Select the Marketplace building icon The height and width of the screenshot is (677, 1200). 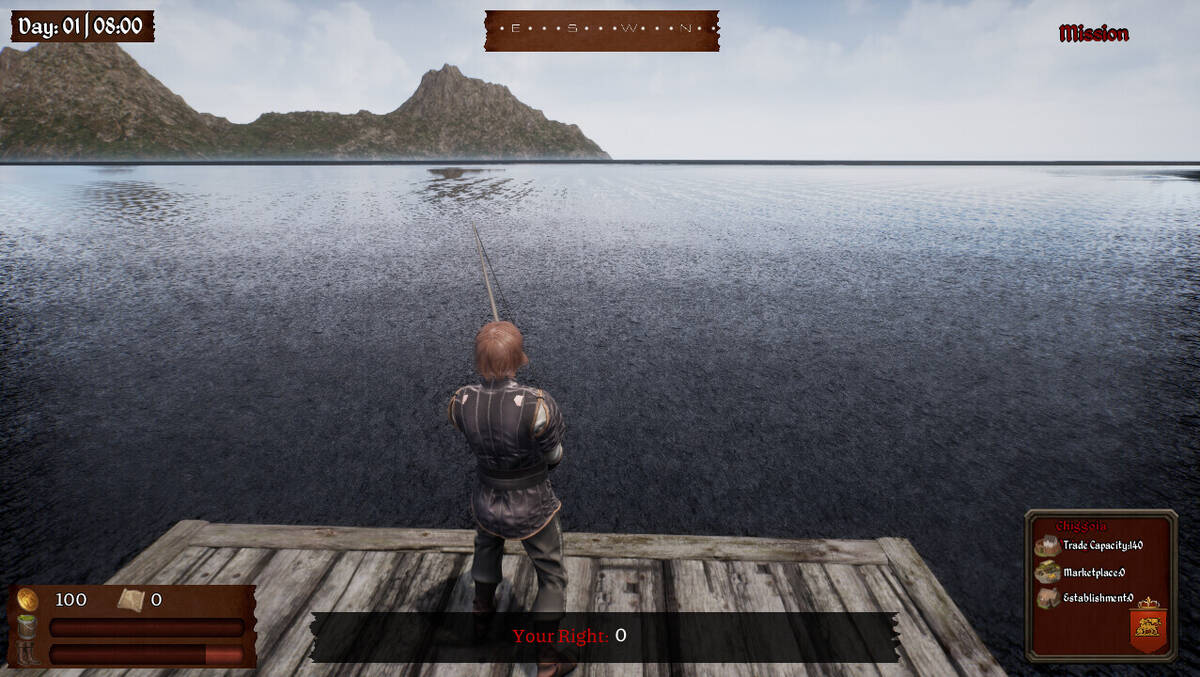point(1047,572)
